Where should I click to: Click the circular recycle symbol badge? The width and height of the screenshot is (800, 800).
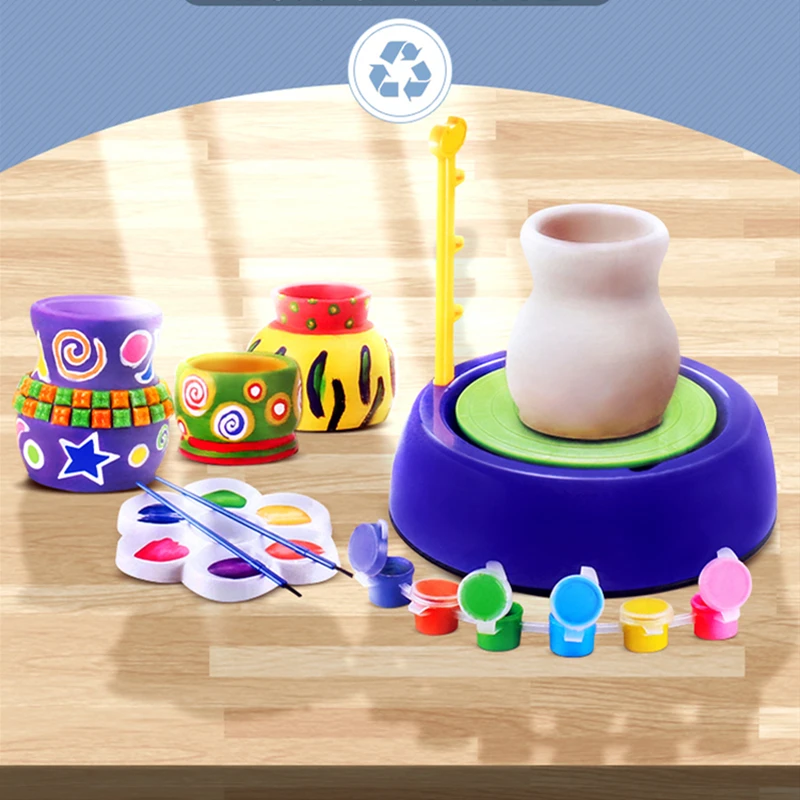pyautogui.click(x=399, y=71)
